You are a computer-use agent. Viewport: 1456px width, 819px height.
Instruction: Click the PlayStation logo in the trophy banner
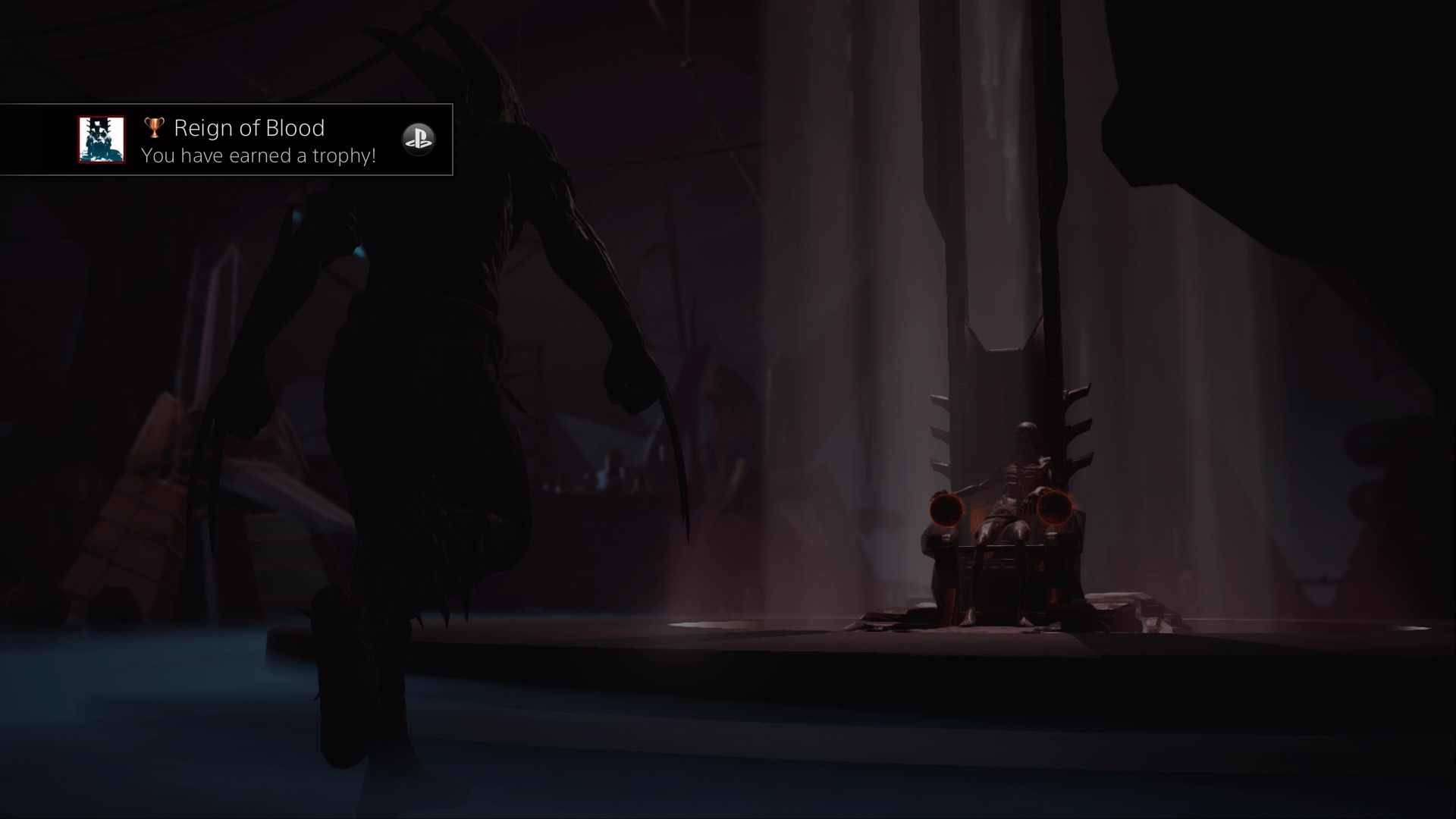pos(419,140)
